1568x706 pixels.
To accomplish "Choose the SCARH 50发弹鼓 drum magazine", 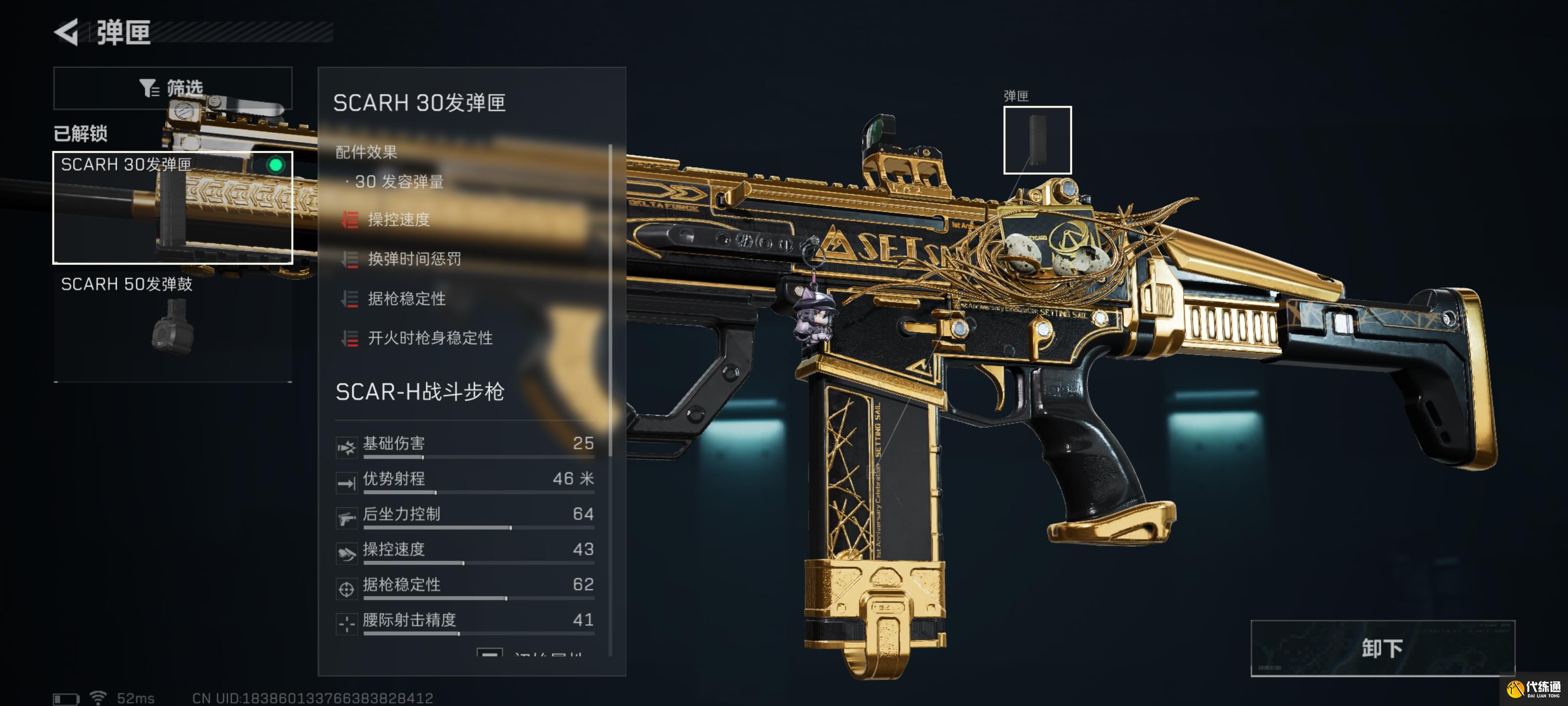I will tap(172, 326).
